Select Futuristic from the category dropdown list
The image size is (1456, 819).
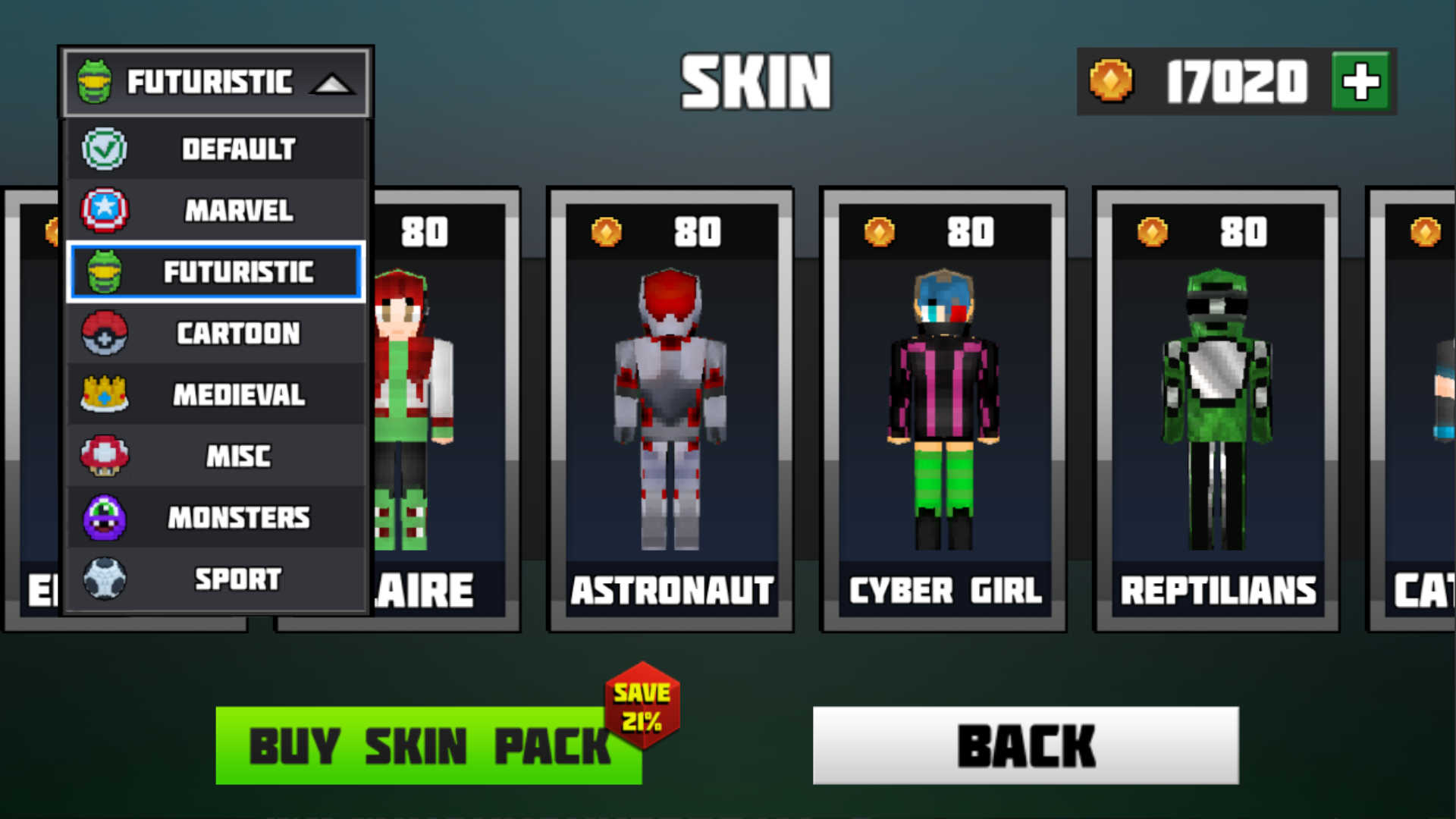216,272
